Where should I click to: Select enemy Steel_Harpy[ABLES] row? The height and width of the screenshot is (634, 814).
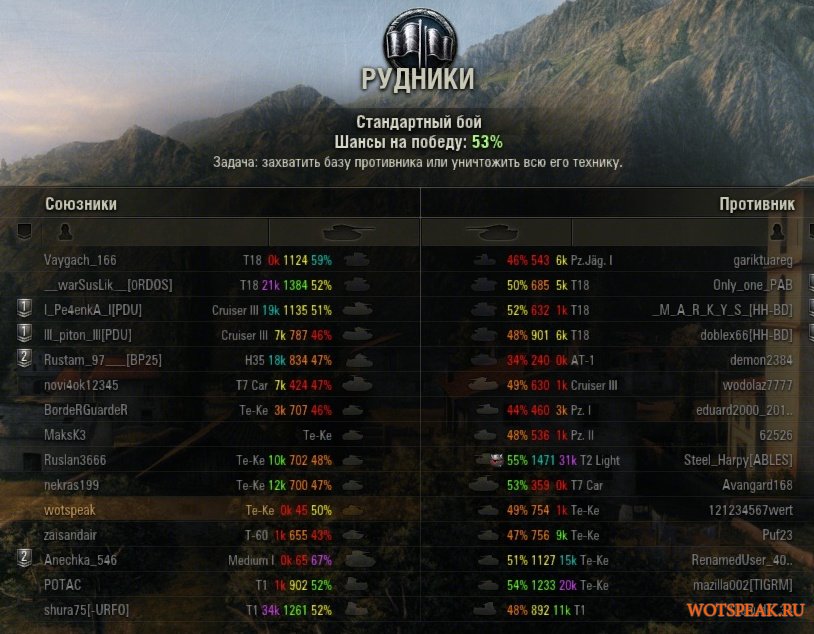(x=739, y=460)
